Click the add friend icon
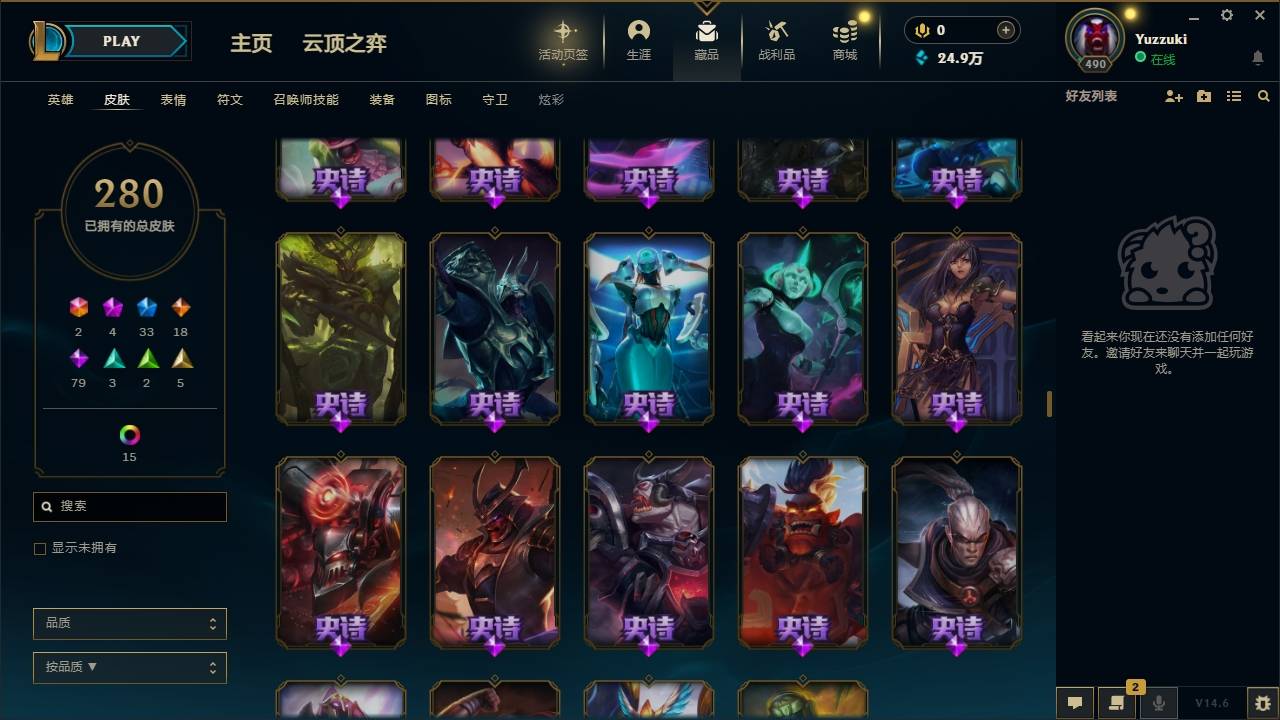The height and width of the screenshot is (720, 1280). [1172, 96]
